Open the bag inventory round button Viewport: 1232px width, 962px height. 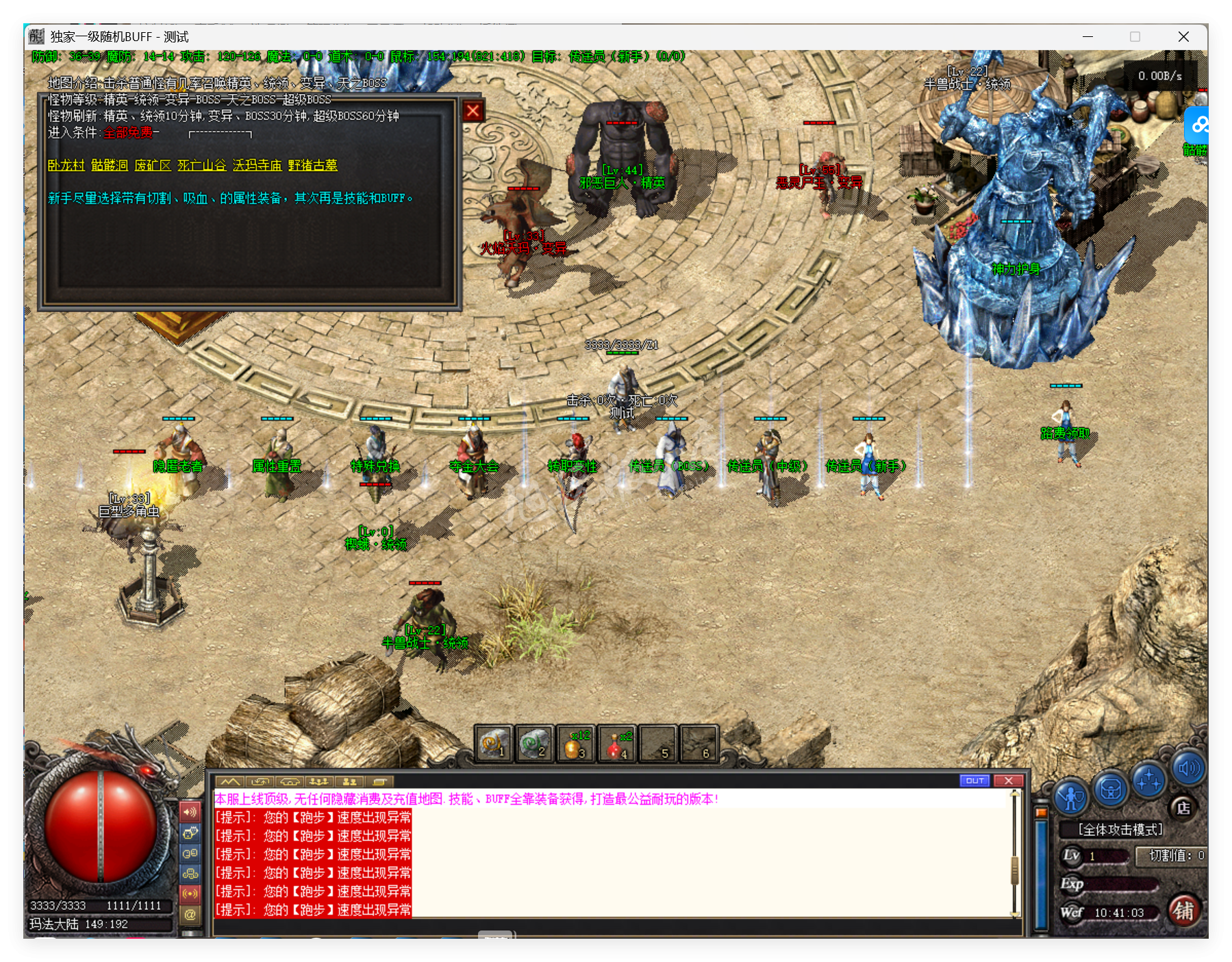point(1110,790)
